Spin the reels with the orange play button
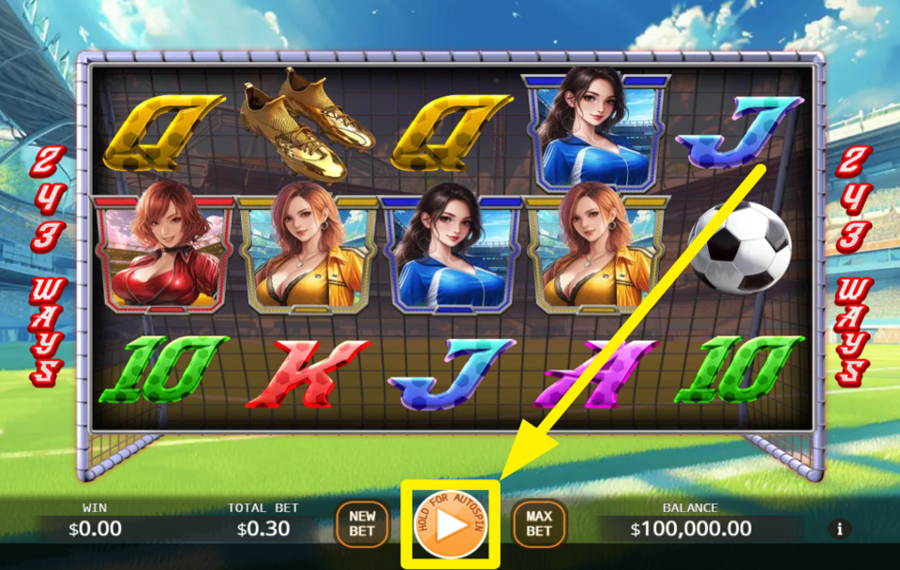Screen dimensions: 900x570 click(450, 525)
